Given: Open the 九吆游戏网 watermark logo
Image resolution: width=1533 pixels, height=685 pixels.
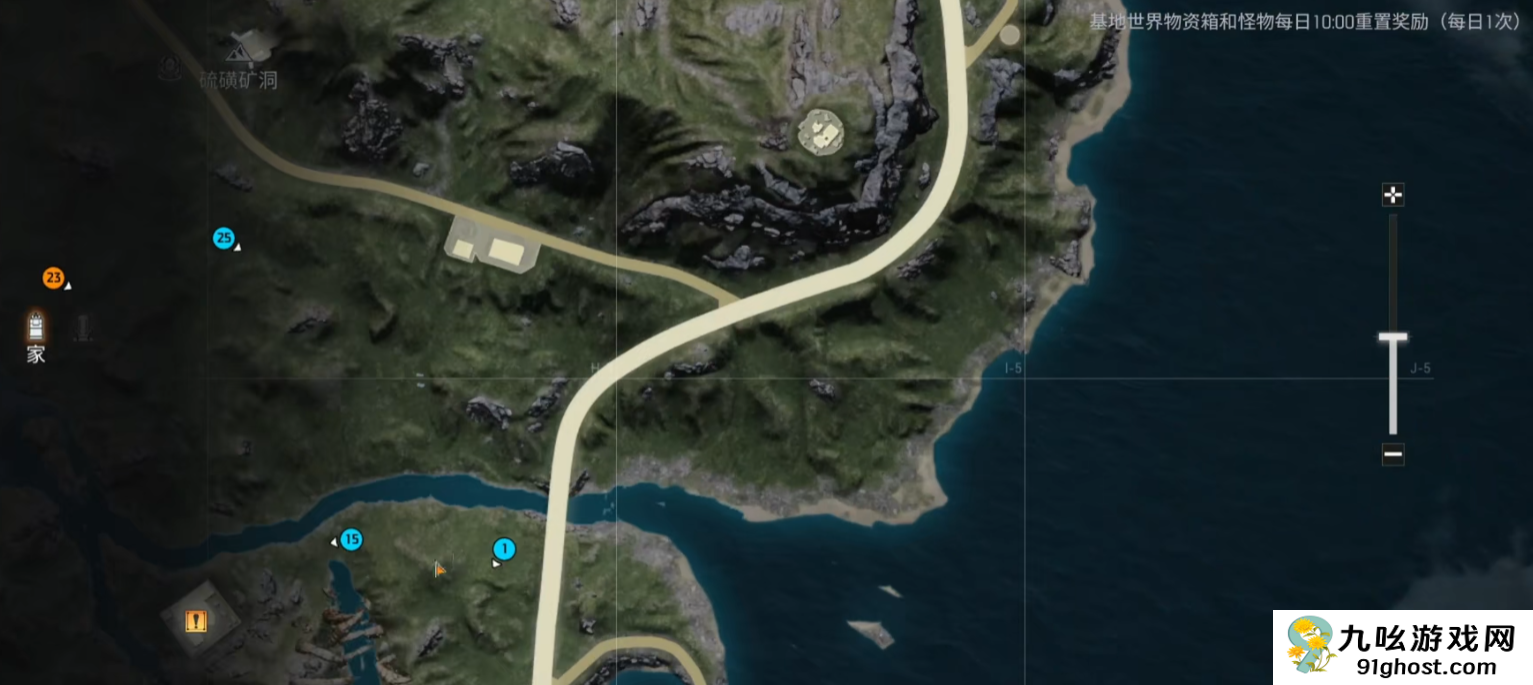Looking at the screenshot, I should (1402, 648).
